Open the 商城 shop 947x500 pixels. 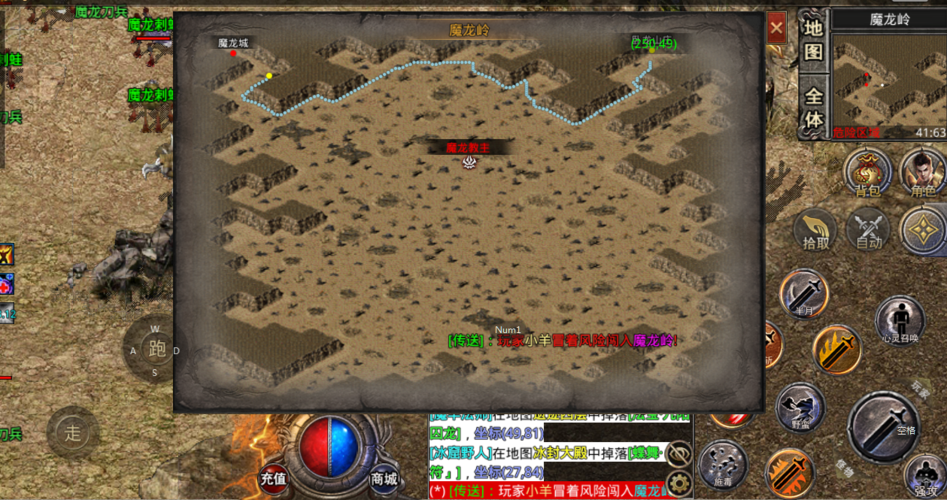(x=384, y=478)
